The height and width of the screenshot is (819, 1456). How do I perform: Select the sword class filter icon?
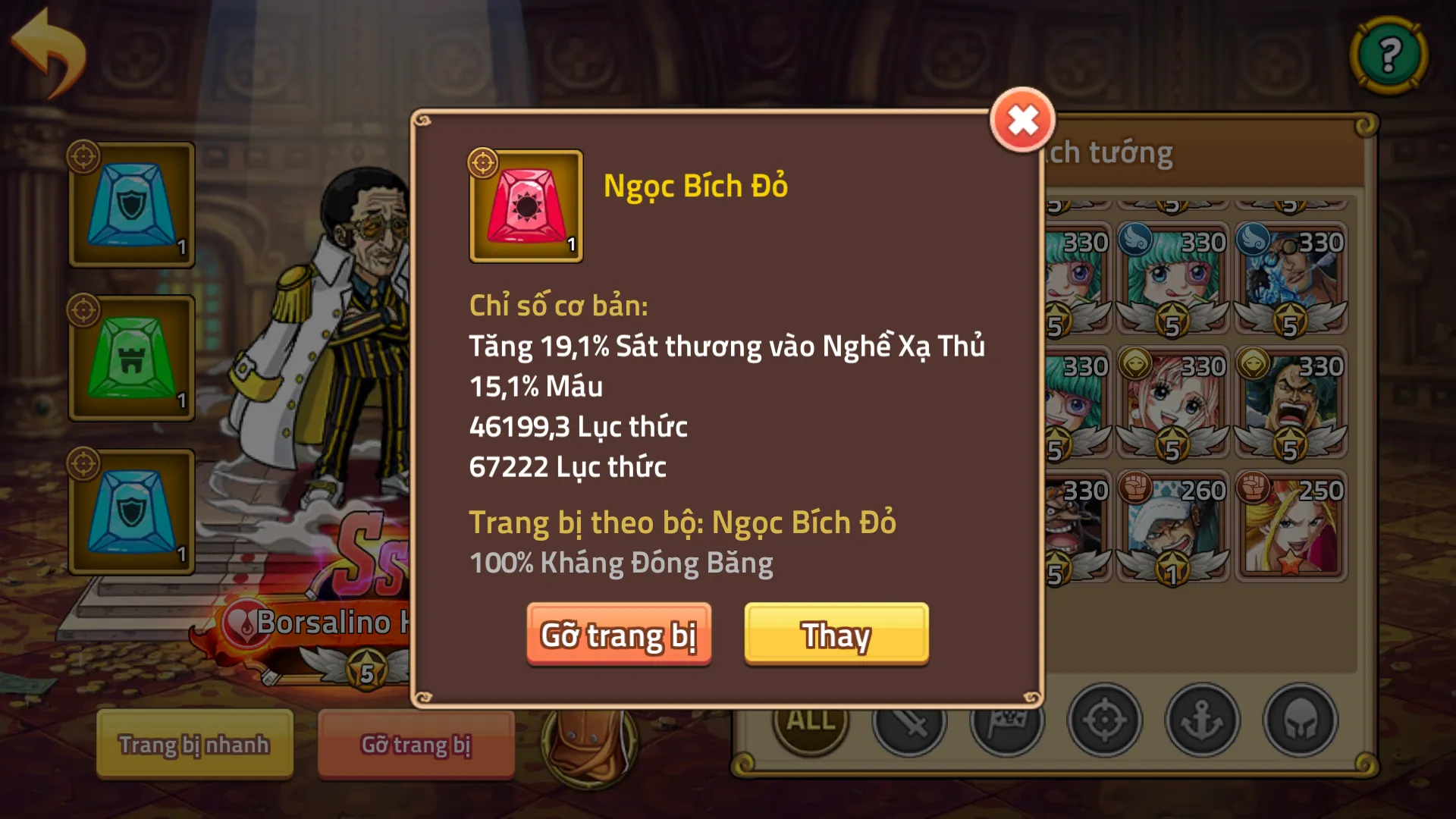tap(908, 725)
